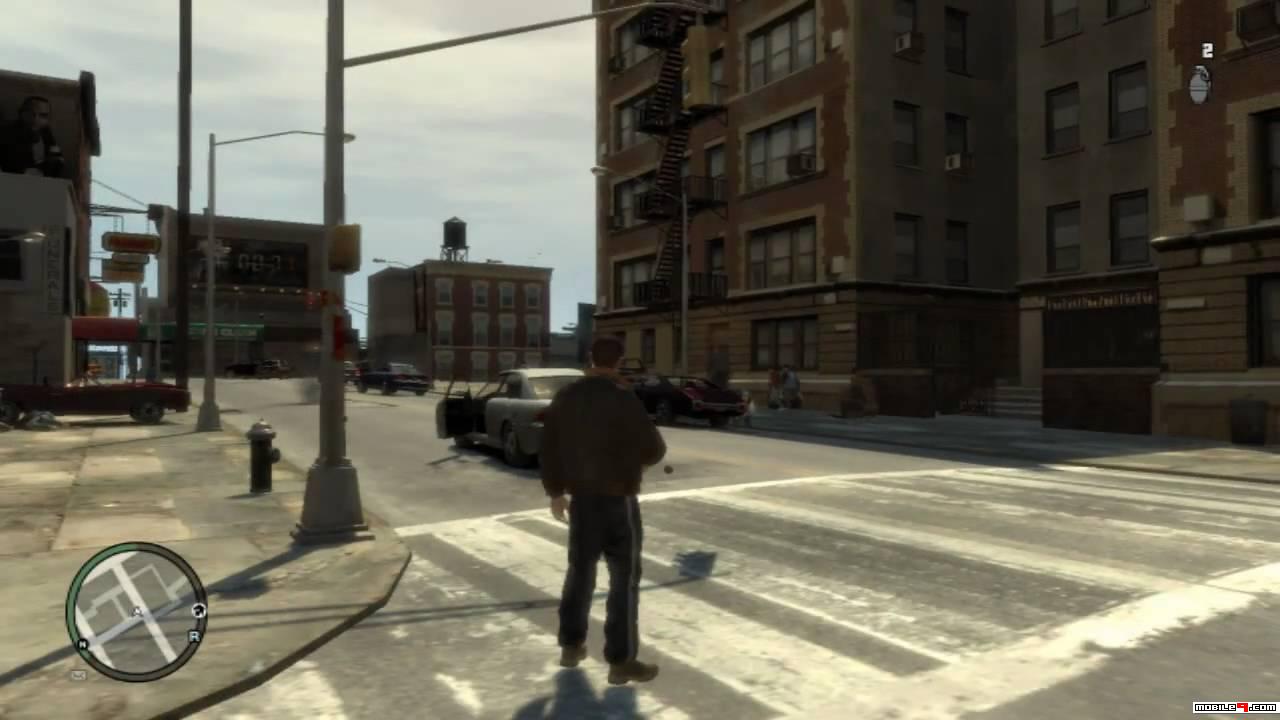Click the envelope icon below the minimap
The width and height of the screenshot is (1280, 720).
tap(79, 673)
